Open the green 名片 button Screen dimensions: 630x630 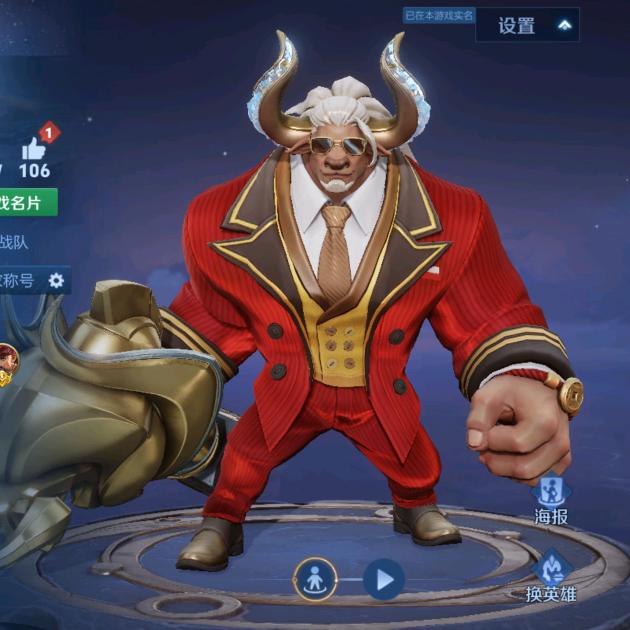27,203
